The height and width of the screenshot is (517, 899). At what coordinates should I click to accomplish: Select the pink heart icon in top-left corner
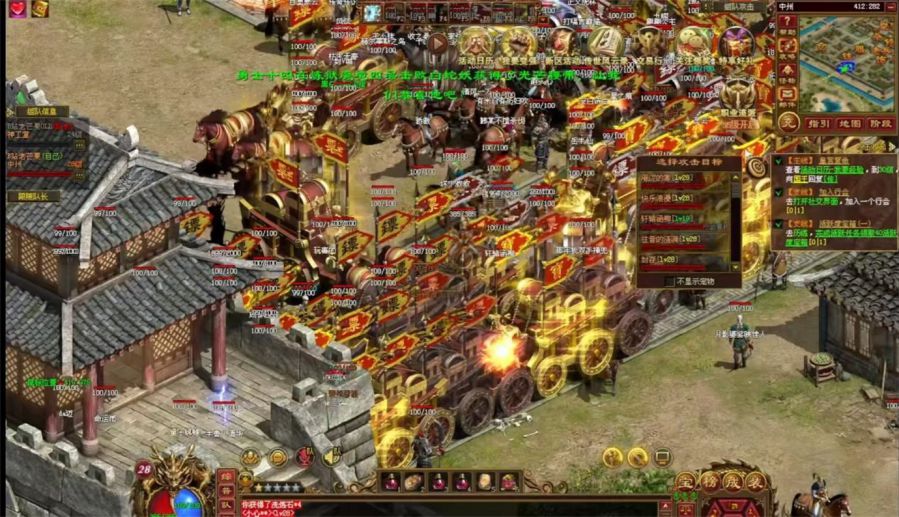[x=18, y=9]
